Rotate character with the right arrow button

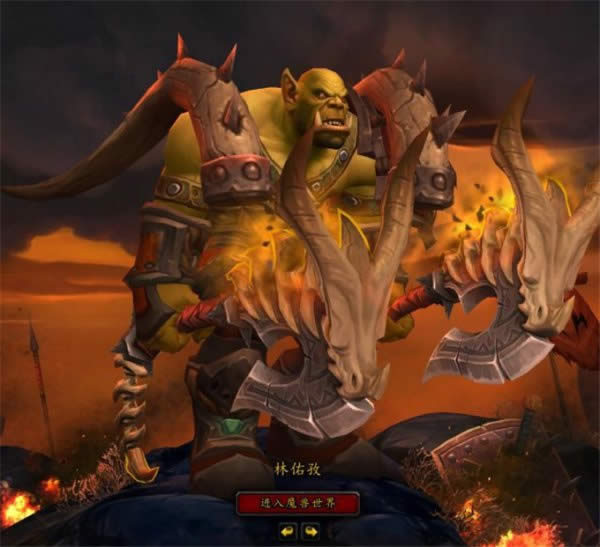310,531
